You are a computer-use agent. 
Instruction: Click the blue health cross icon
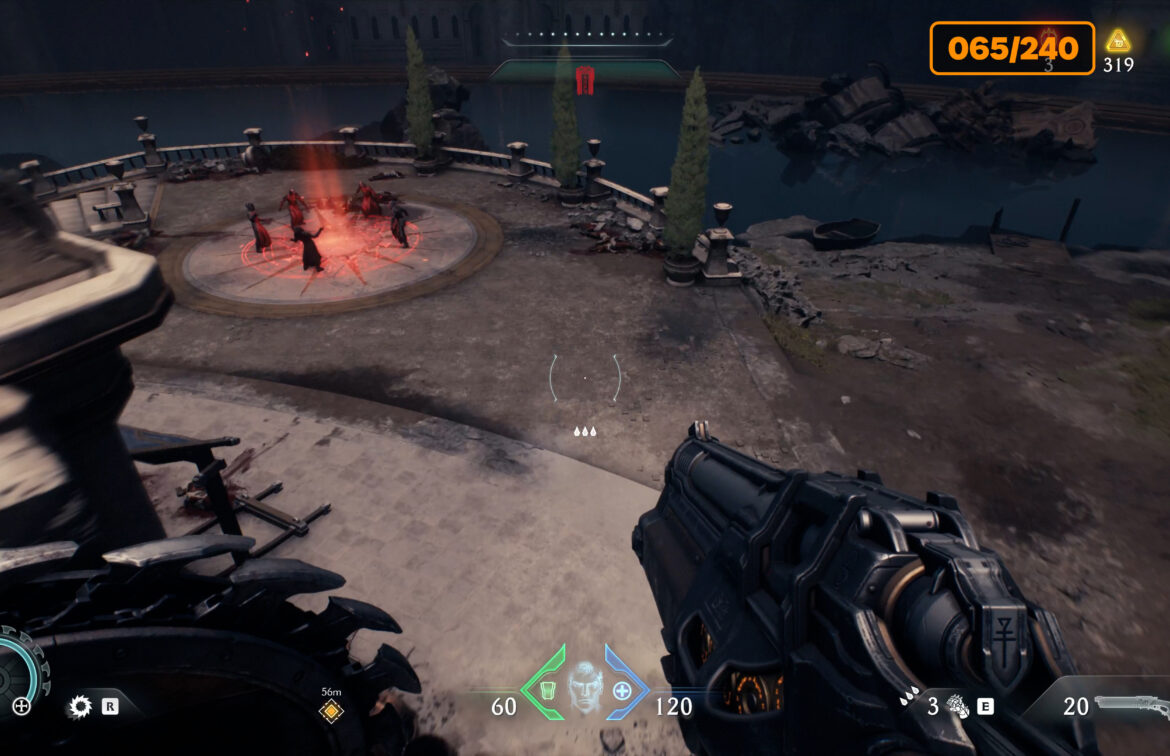pyautogui.click(x=622, y=690)
